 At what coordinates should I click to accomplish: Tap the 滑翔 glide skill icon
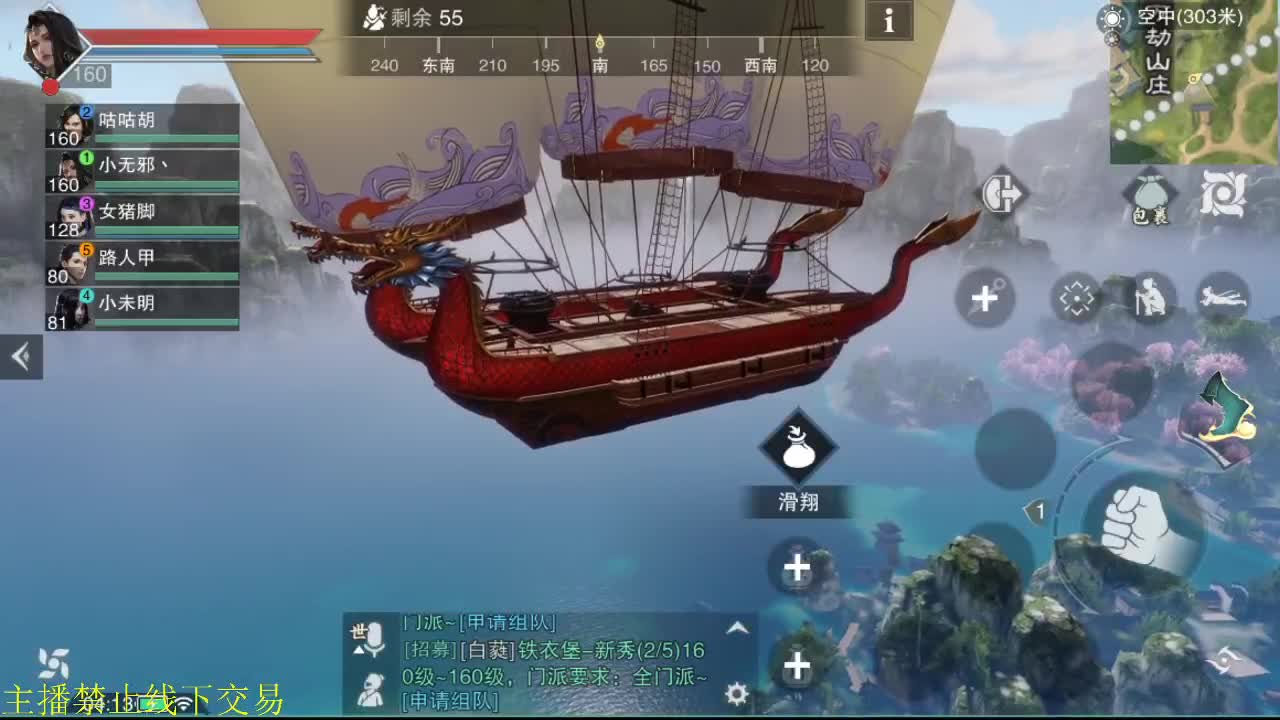(x=800, y=448)
